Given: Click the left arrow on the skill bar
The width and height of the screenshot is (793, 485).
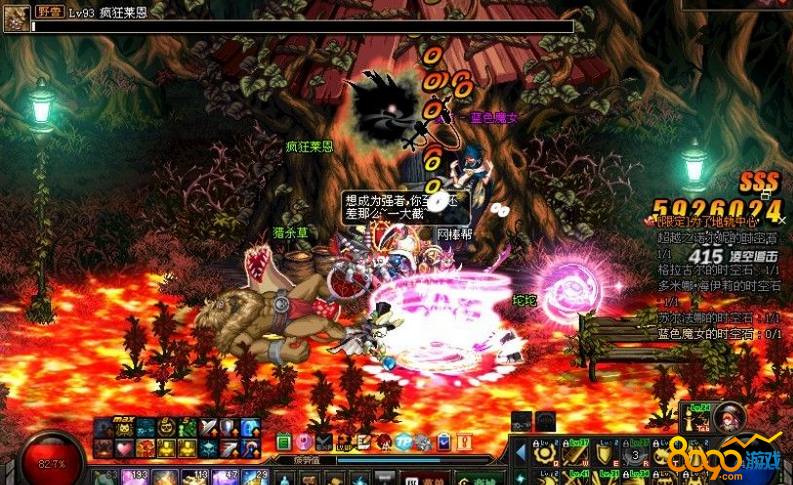Looking at the screenshot, I should click(521, 453).
